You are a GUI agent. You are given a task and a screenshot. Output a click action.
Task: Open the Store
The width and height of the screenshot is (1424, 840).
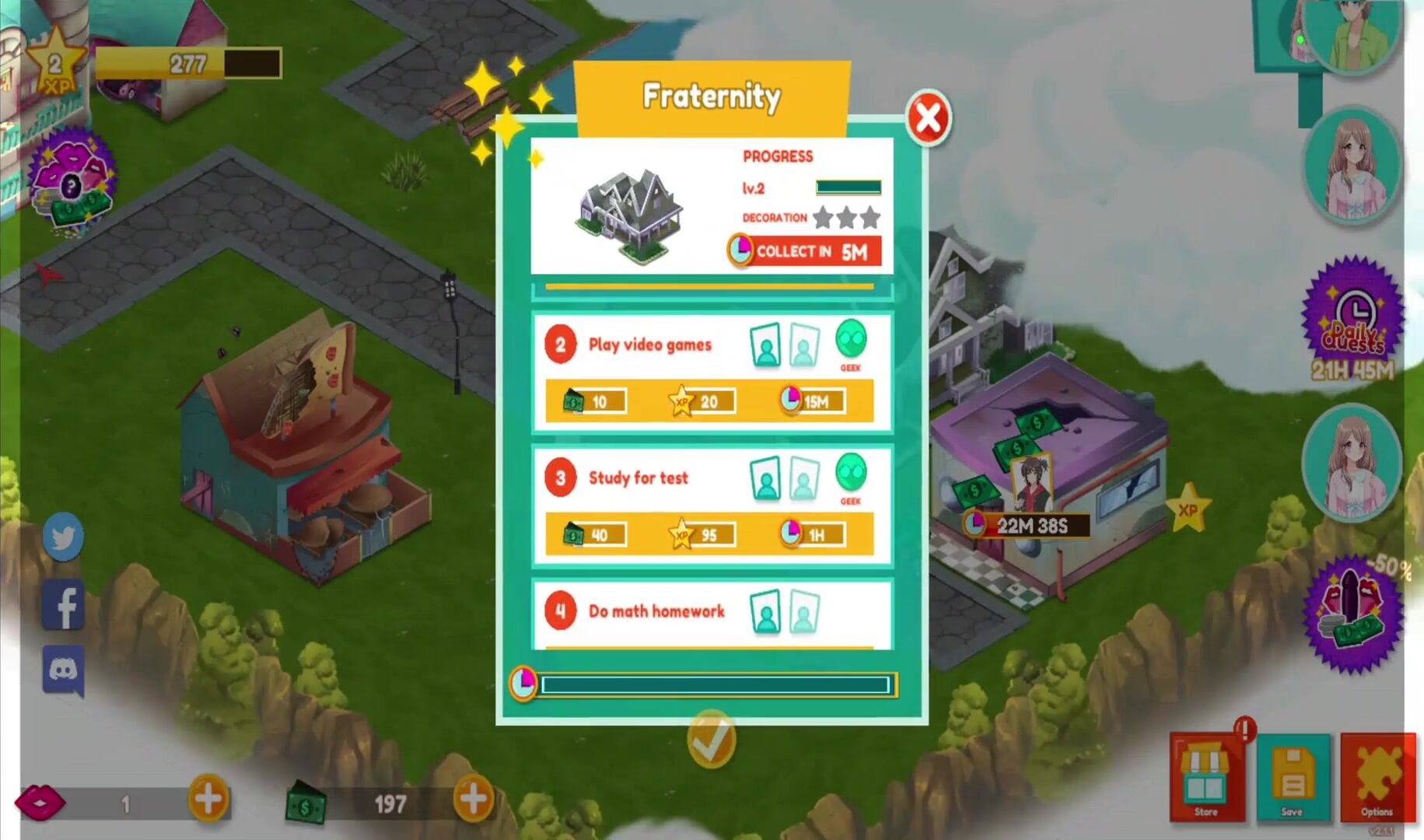click(1206, 778)
